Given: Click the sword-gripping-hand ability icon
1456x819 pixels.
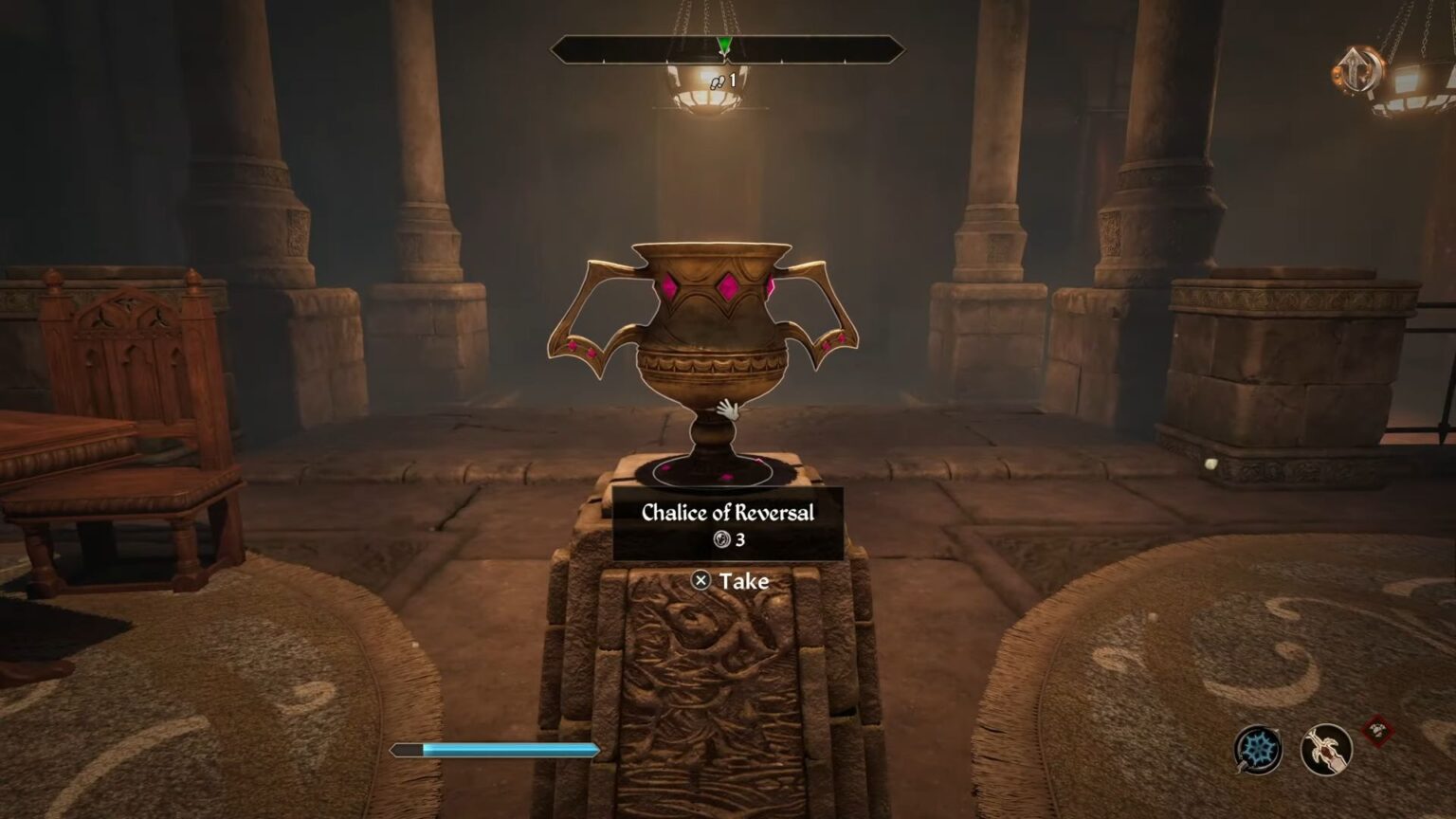Looking at the screenshot, I should 1325,750.
